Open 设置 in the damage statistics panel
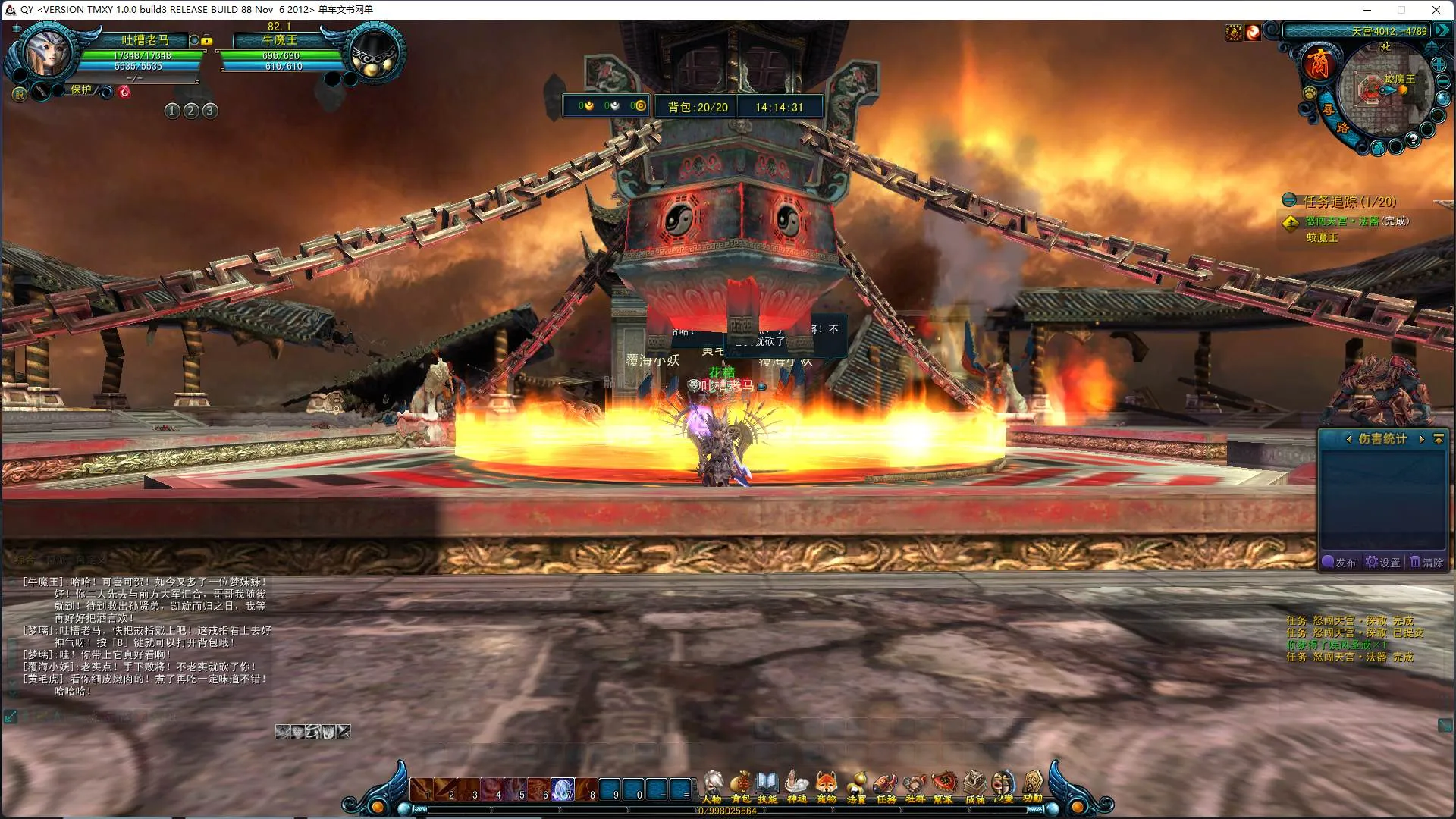Image resolution: width=1456 pixels, height=819 pixels. click(x=1383, y=562)
